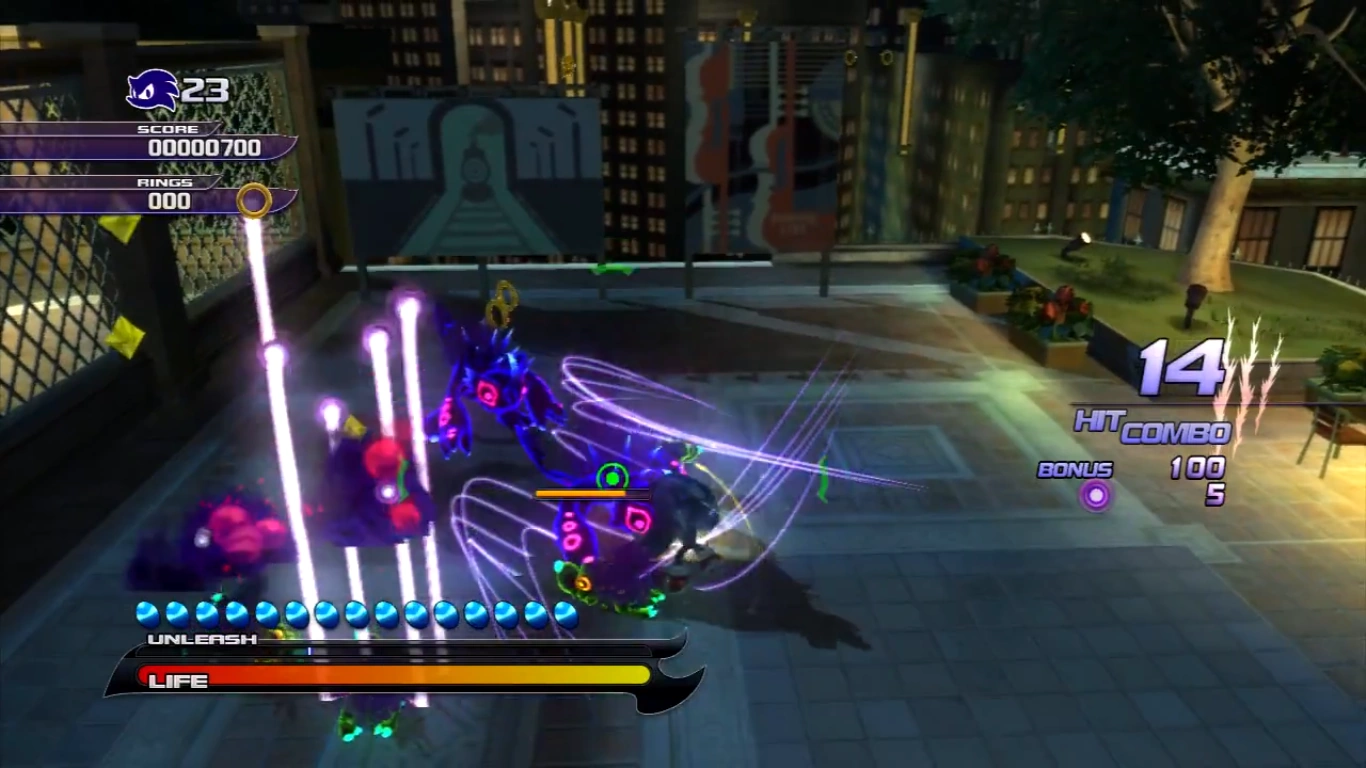1366x768 pixels.
Task: Click the Sonic head lives icon
Action: tap(152, 91)
